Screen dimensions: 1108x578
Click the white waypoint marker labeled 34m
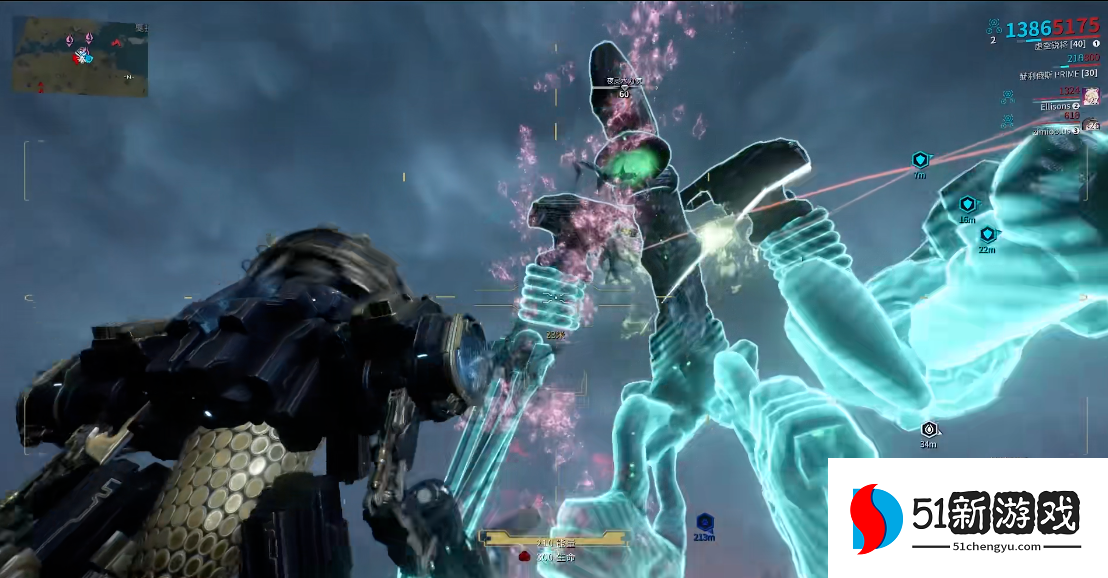(929, 429)
